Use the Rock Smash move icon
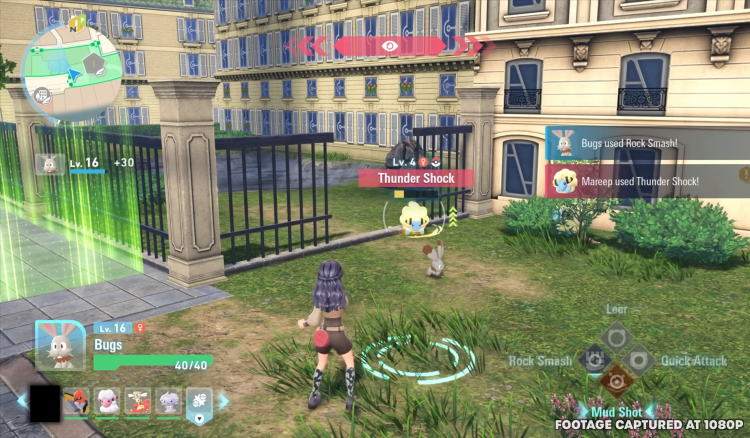Viewport: 750px width, 438px height. (x=593, y=360)
